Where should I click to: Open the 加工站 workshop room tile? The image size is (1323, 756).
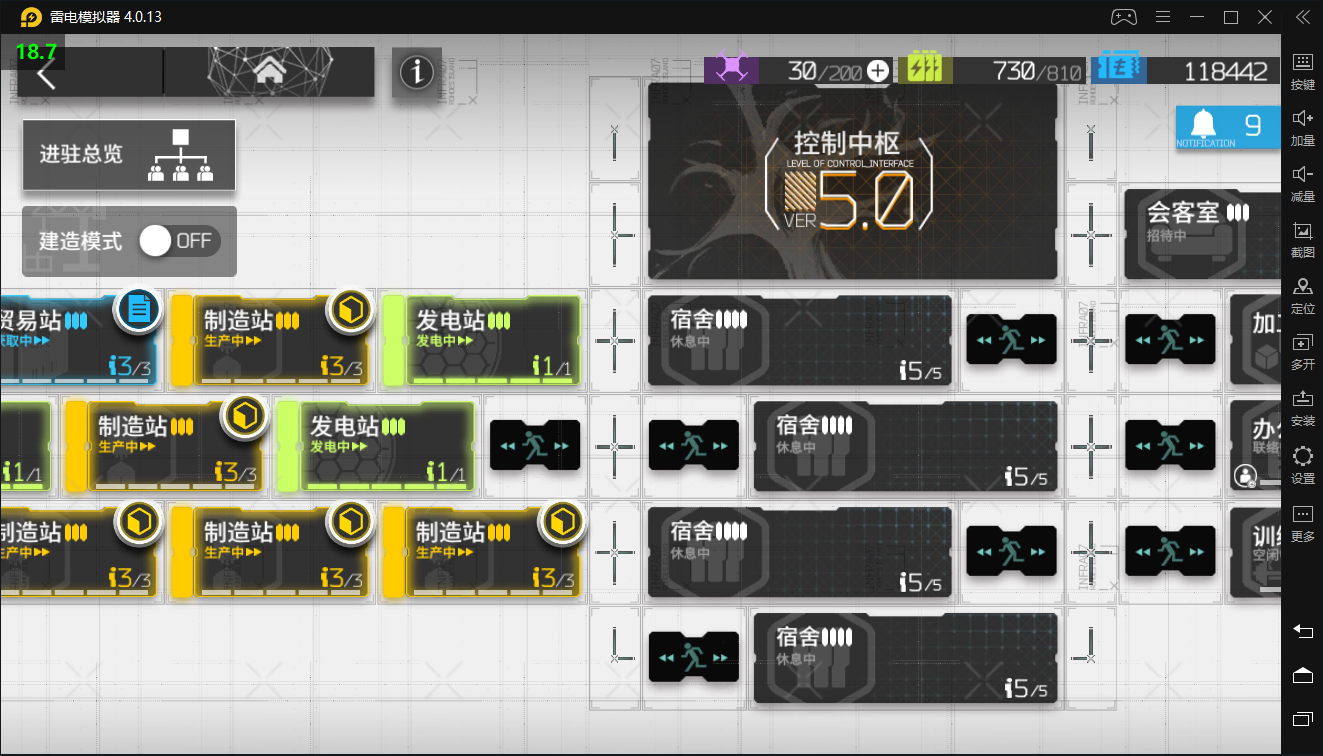pyautogui.click(x=1254, y=339)
